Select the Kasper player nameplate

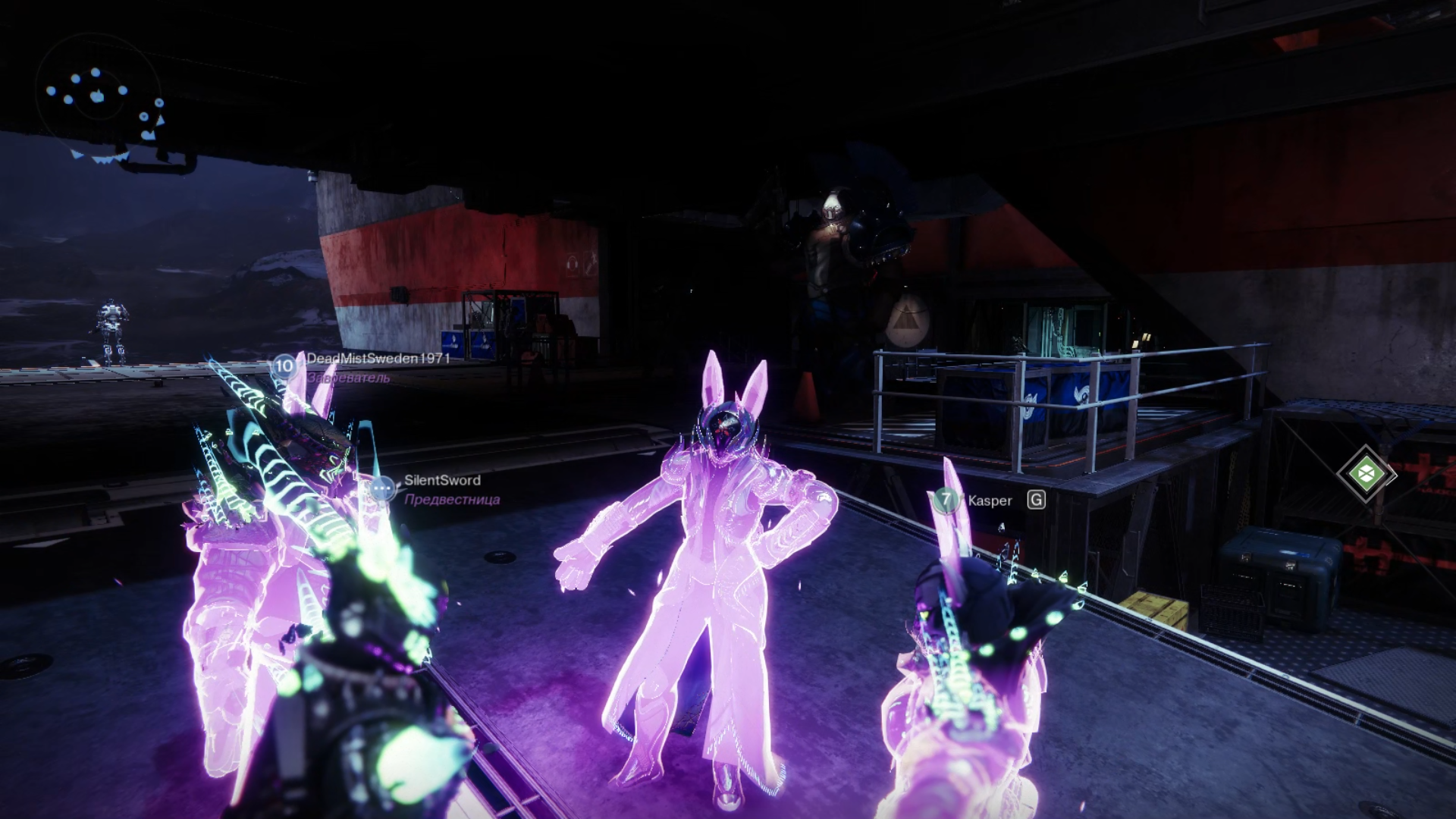tap(990, 500)
